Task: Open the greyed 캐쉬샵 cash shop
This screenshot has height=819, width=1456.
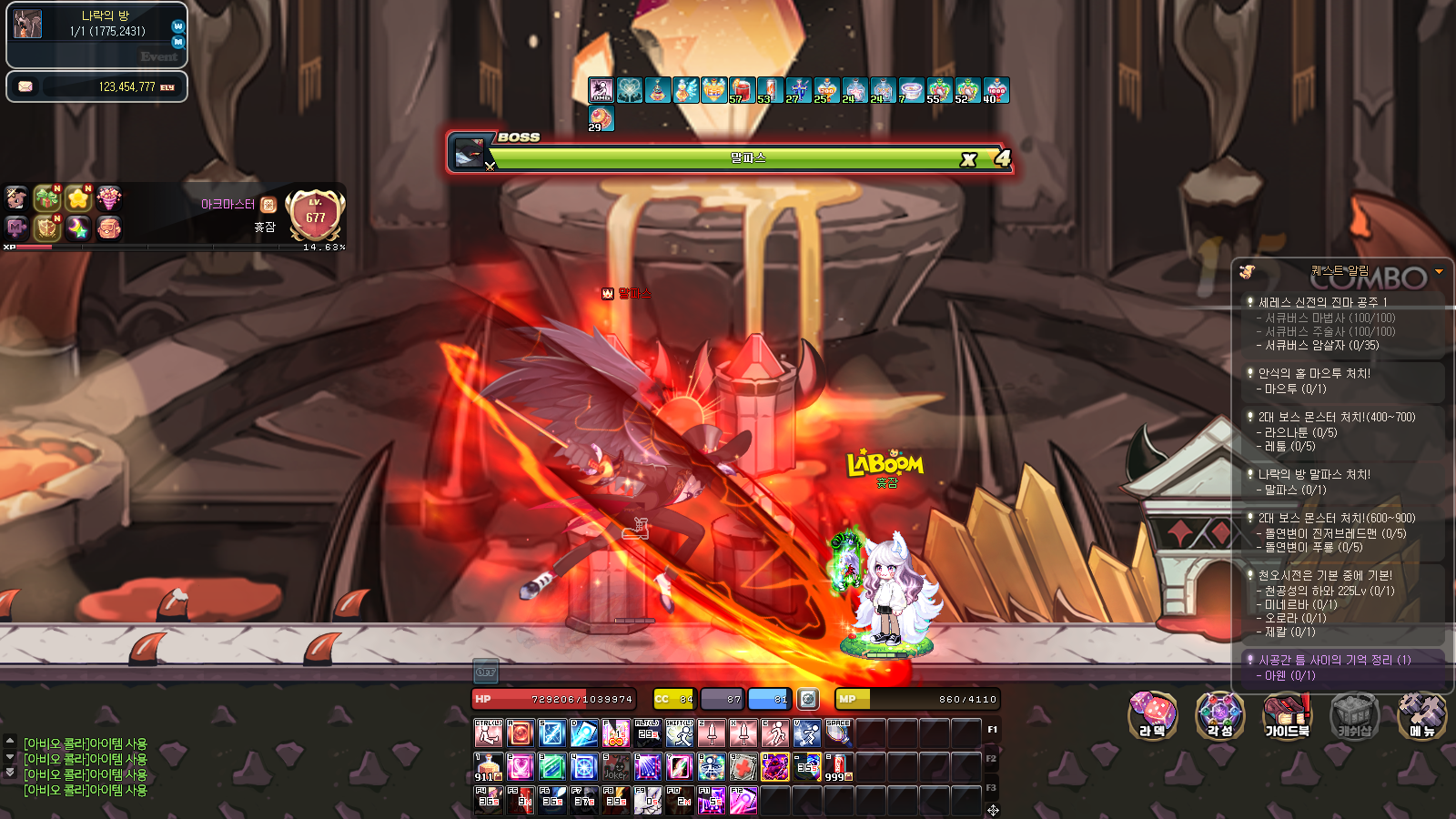Action: [x=1354, y=715]
